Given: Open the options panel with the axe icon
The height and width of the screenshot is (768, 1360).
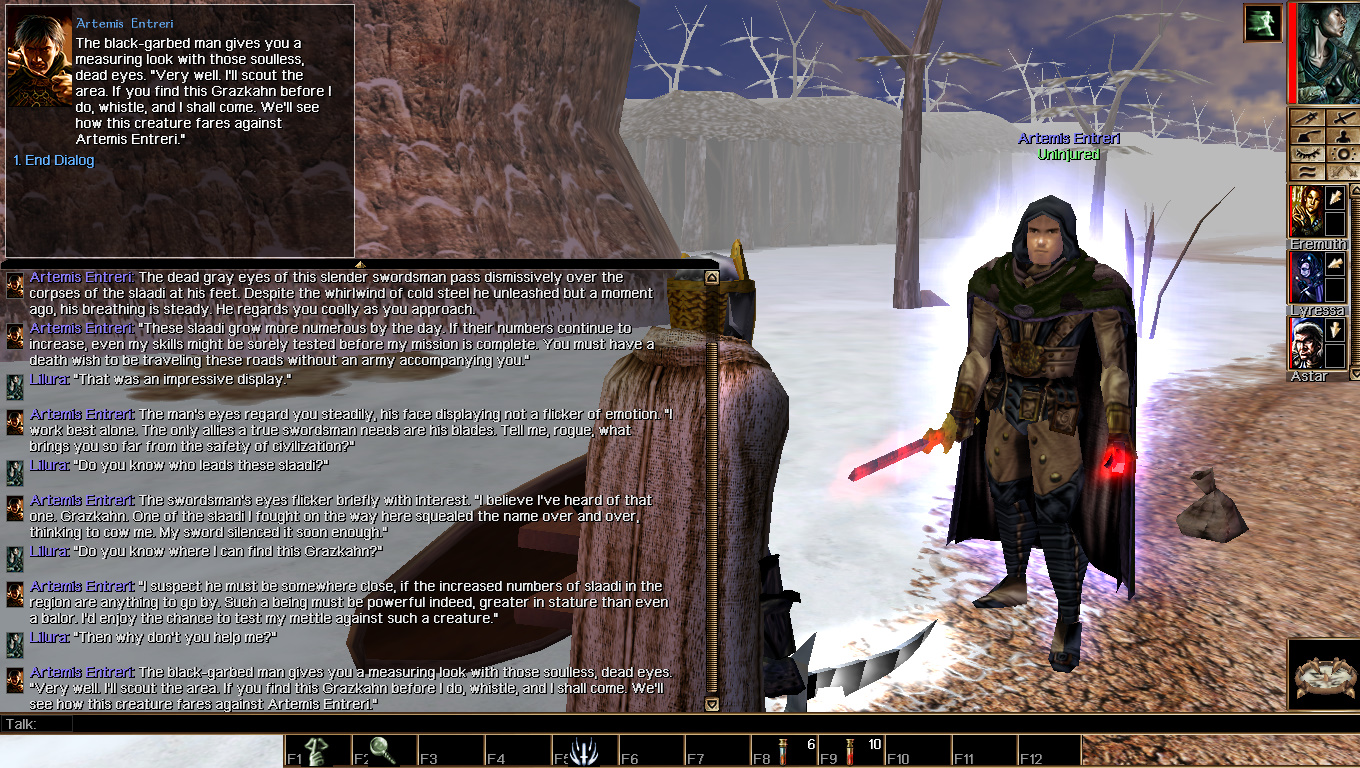Looking at the screenshot, I should pos(1307,135).
